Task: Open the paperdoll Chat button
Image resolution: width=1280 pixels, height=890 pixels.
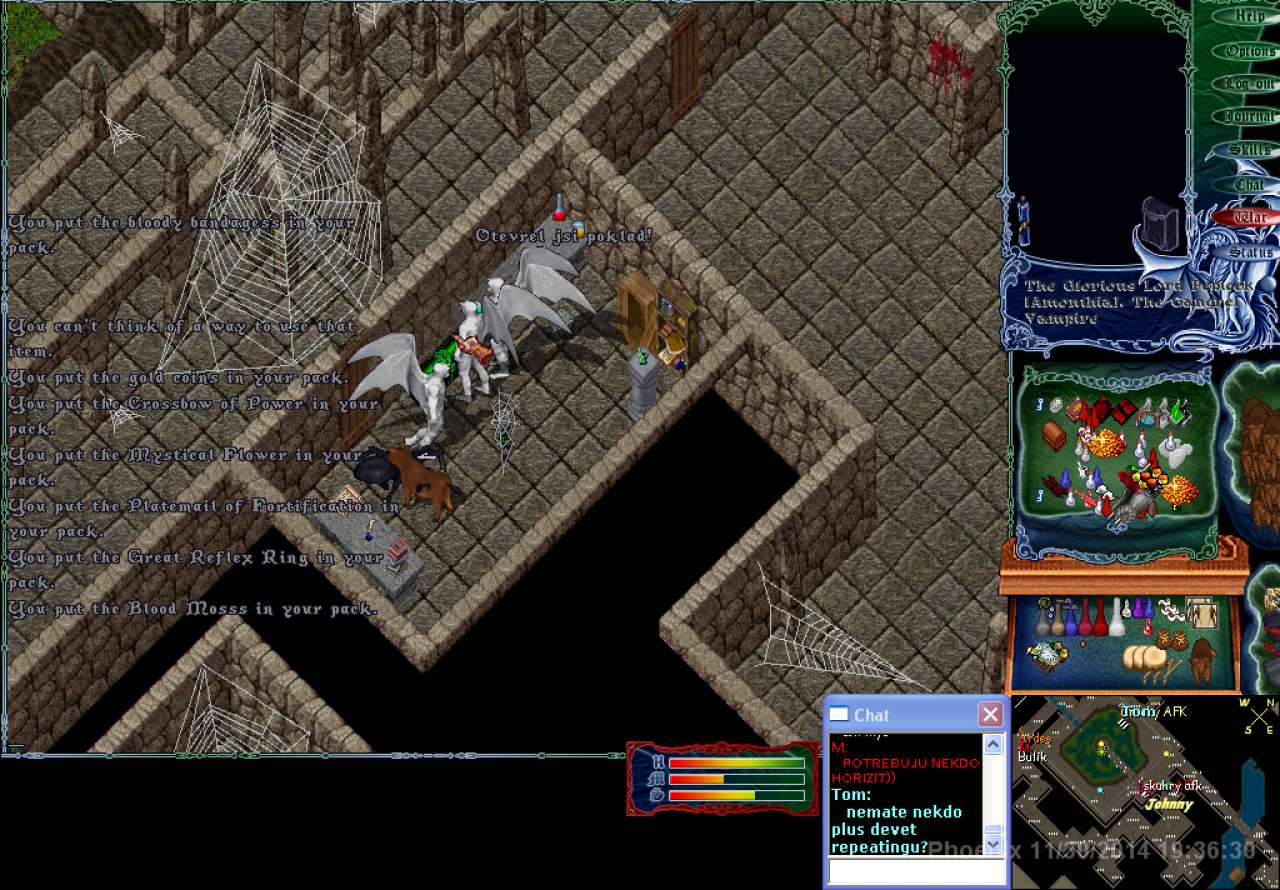Action: [x=1249, y=184]
